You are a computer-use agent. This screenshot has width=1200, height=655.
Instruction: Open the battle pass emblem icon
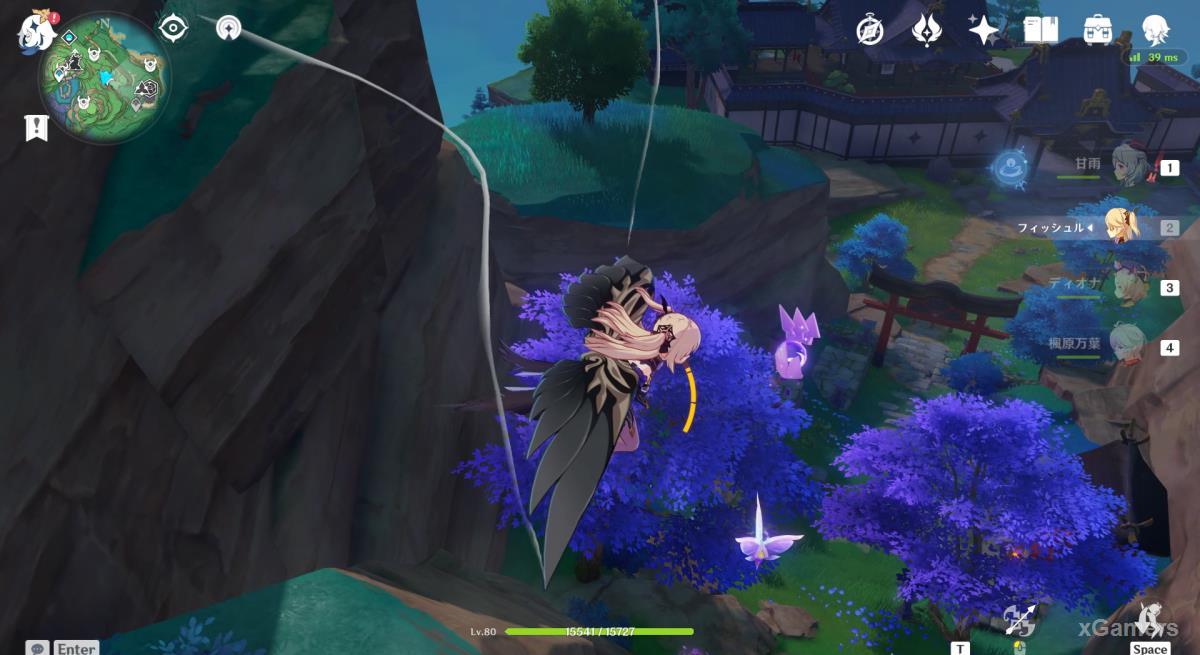pos(925,31)
